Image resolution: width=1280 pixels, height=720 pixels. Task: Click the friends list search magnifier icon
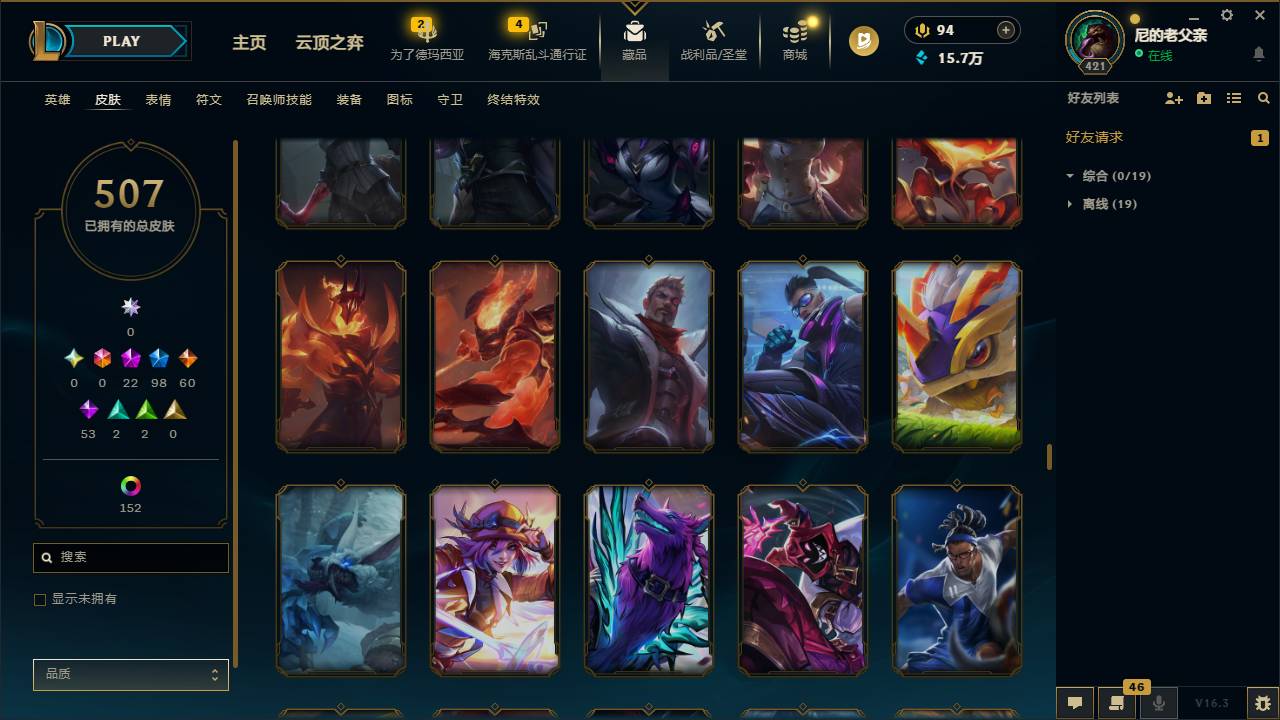(x=1264, y=98)
